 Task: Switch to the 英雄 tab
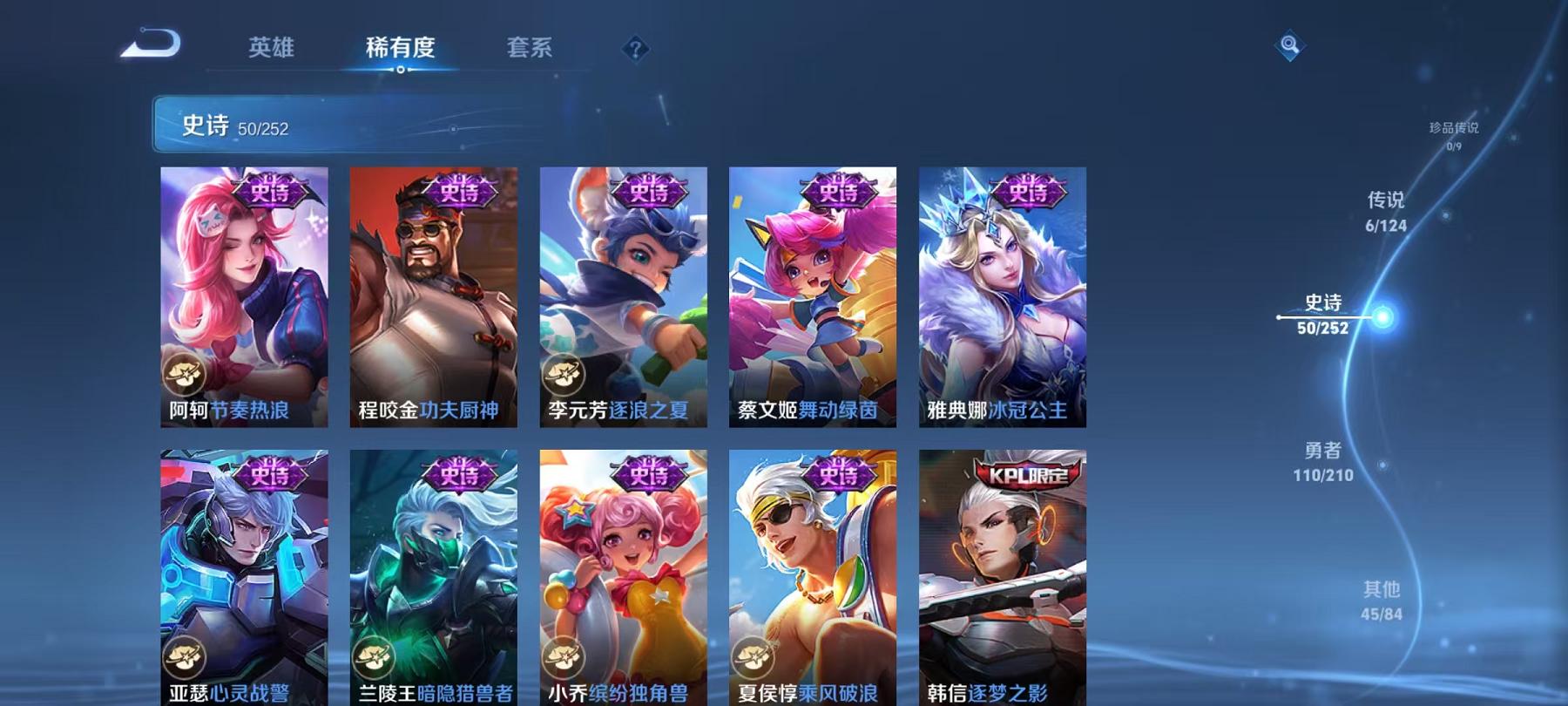(x=272, y=50)
